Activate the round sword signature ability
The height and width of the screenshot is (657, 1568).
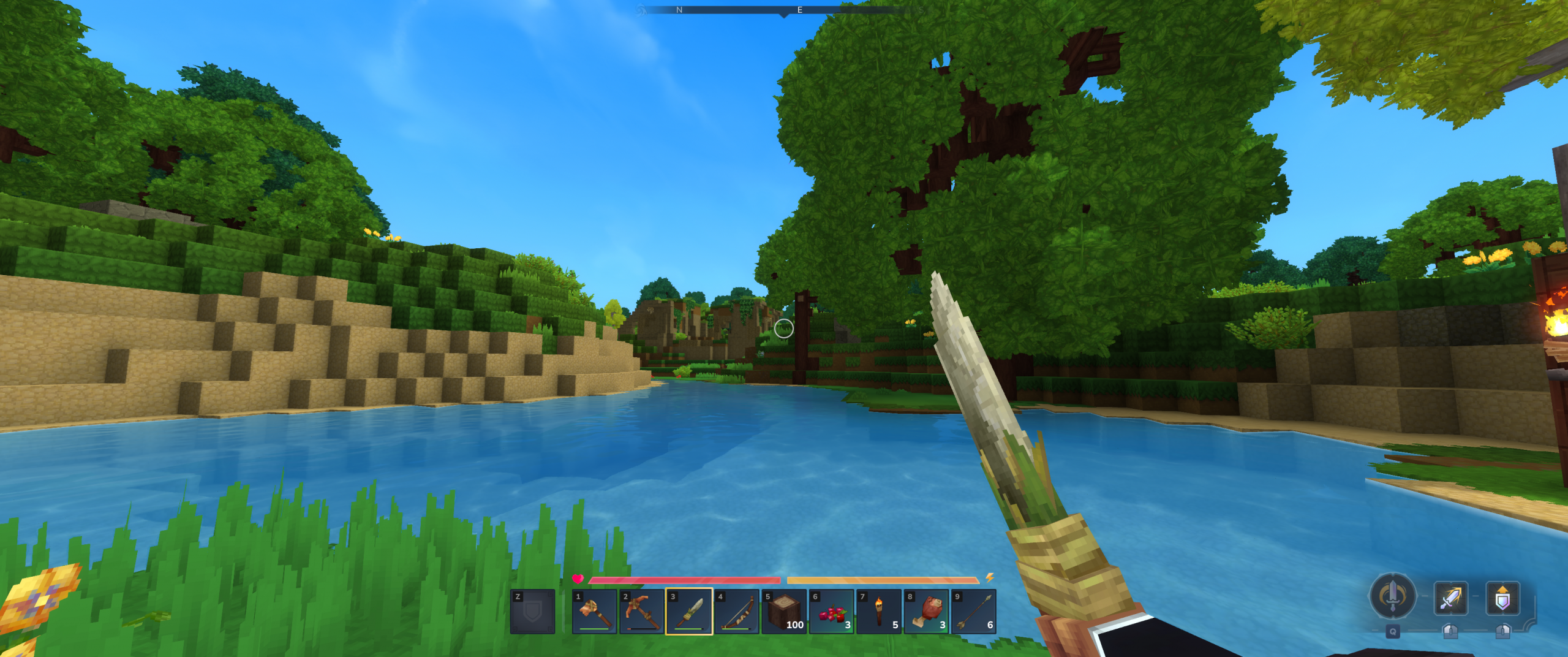click(x=1392, y=595)
